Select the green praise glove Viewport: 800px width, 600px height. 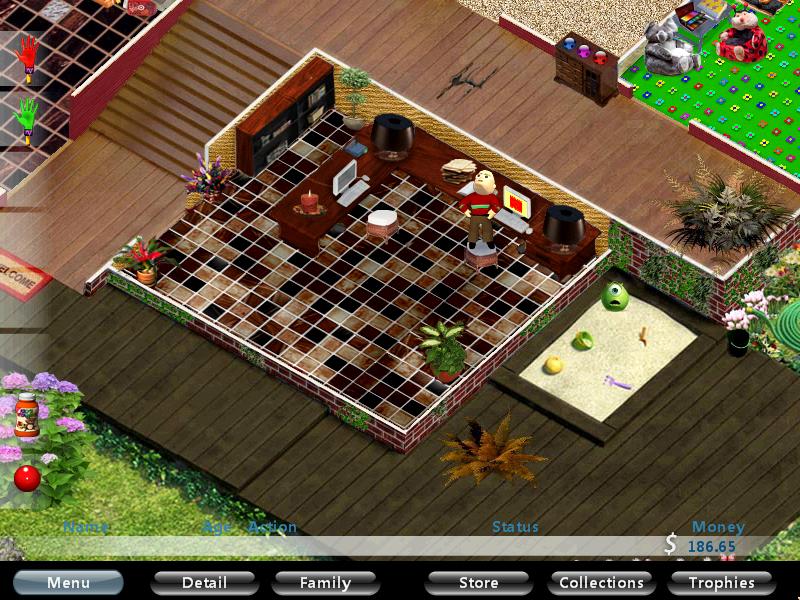[x=27, y=119]
